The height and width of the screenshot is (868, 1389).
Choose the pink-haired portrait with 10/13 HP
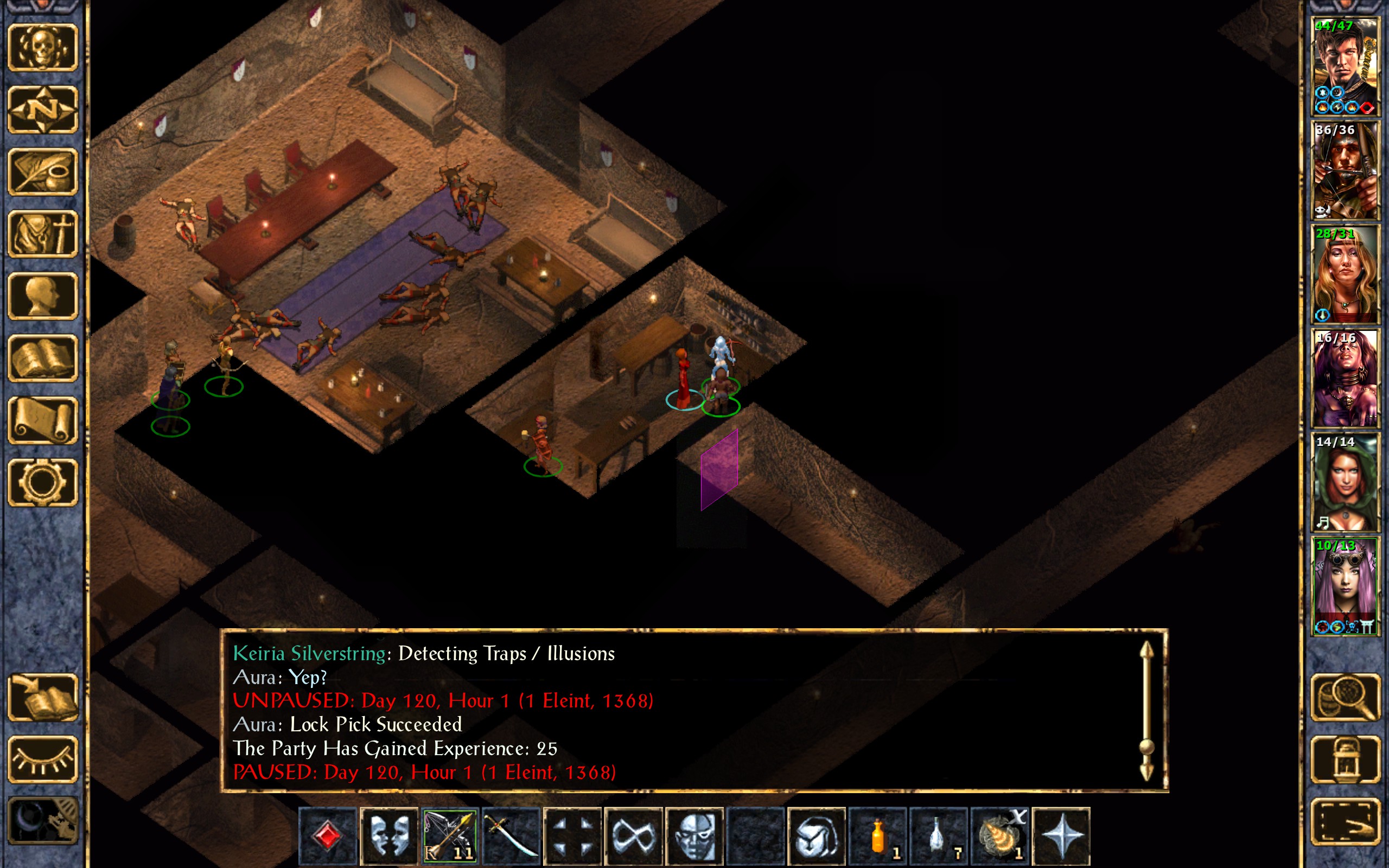click(x=1345, y=586)
